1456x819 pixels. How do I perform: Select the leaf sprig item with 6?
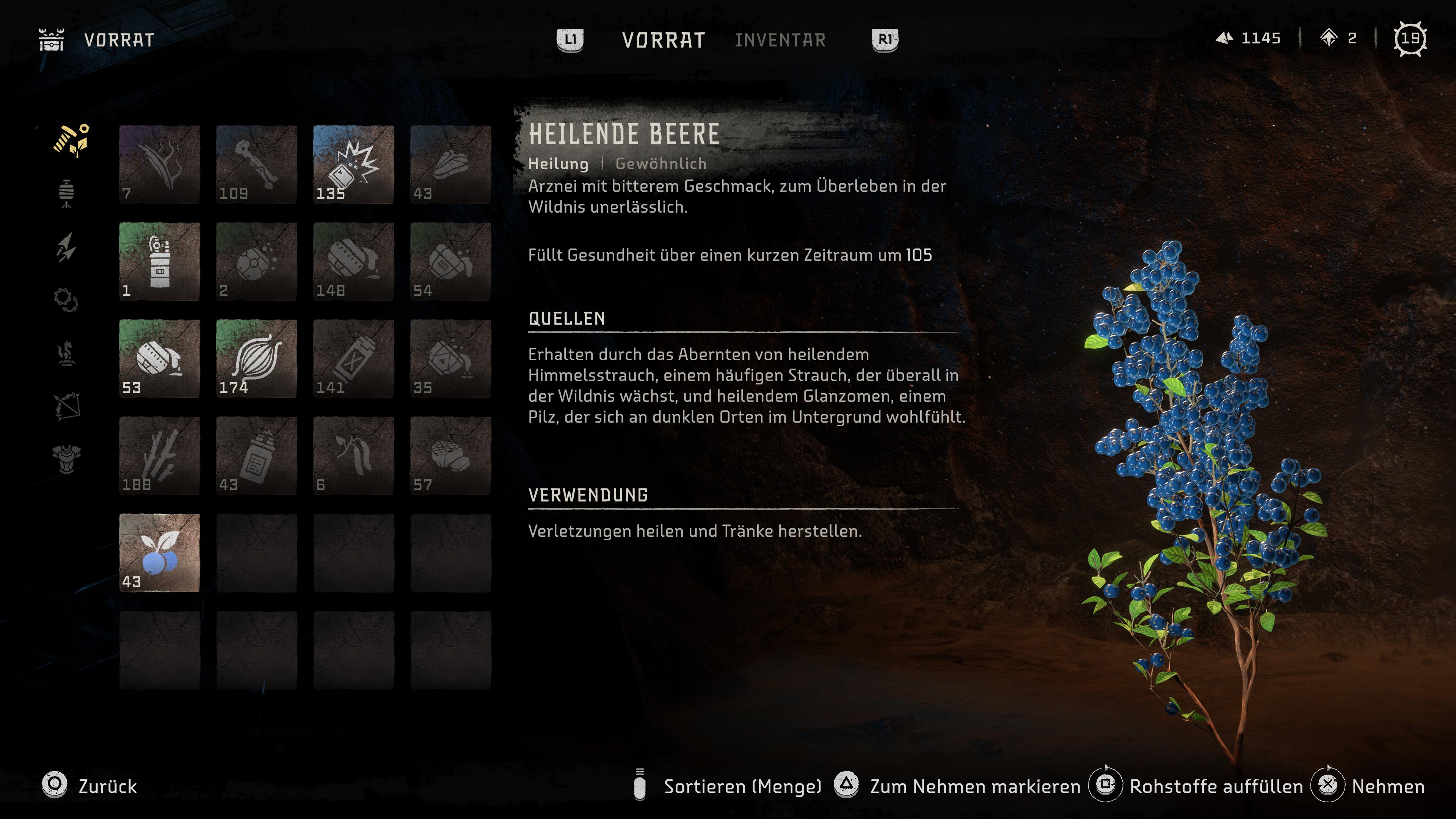(353, 455)
